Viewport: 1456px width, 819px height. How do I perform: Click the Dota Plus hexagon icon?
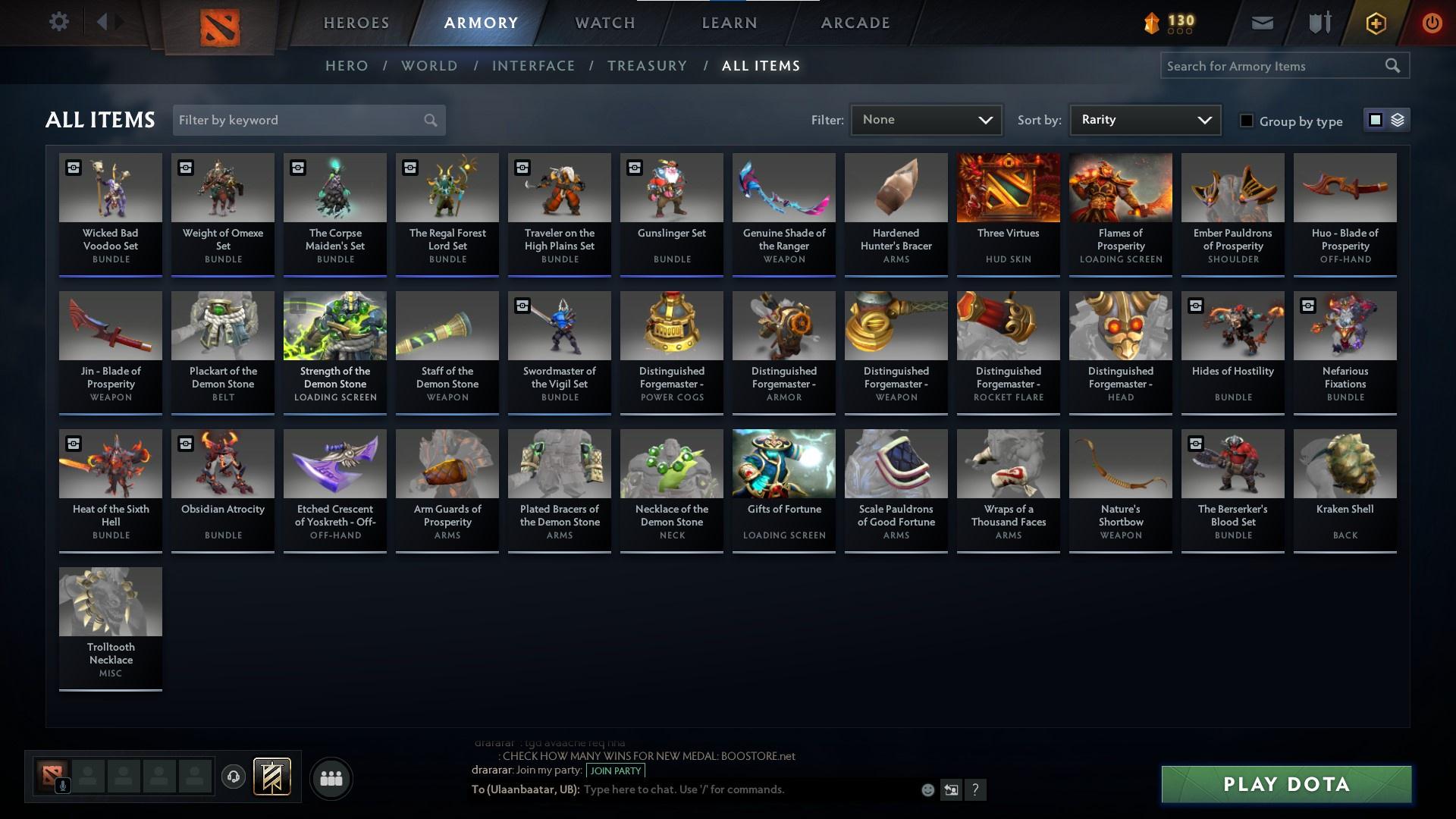(x=1375, y=23)
